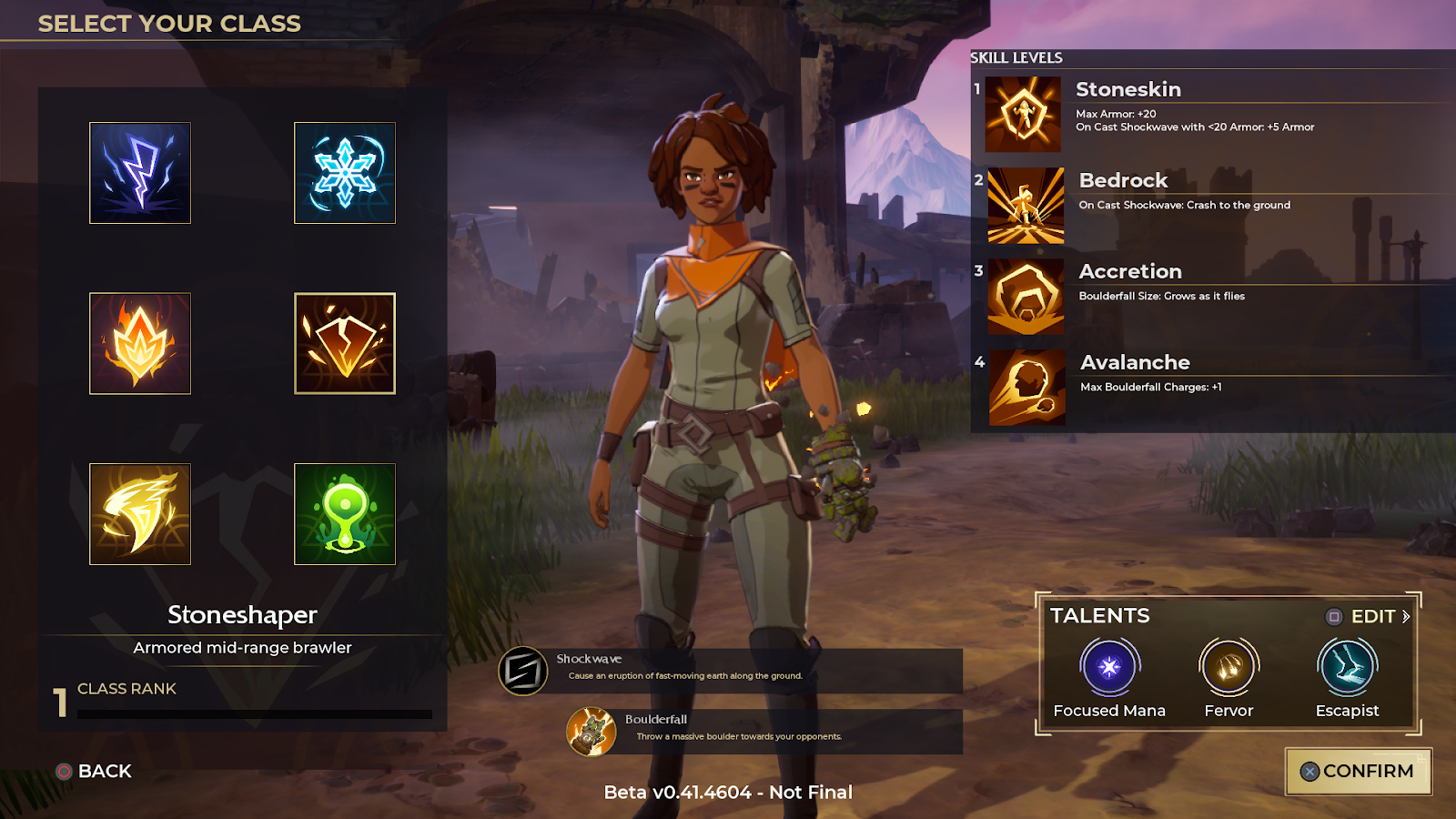Select the golden wind class icon

(x=140, y=514)
